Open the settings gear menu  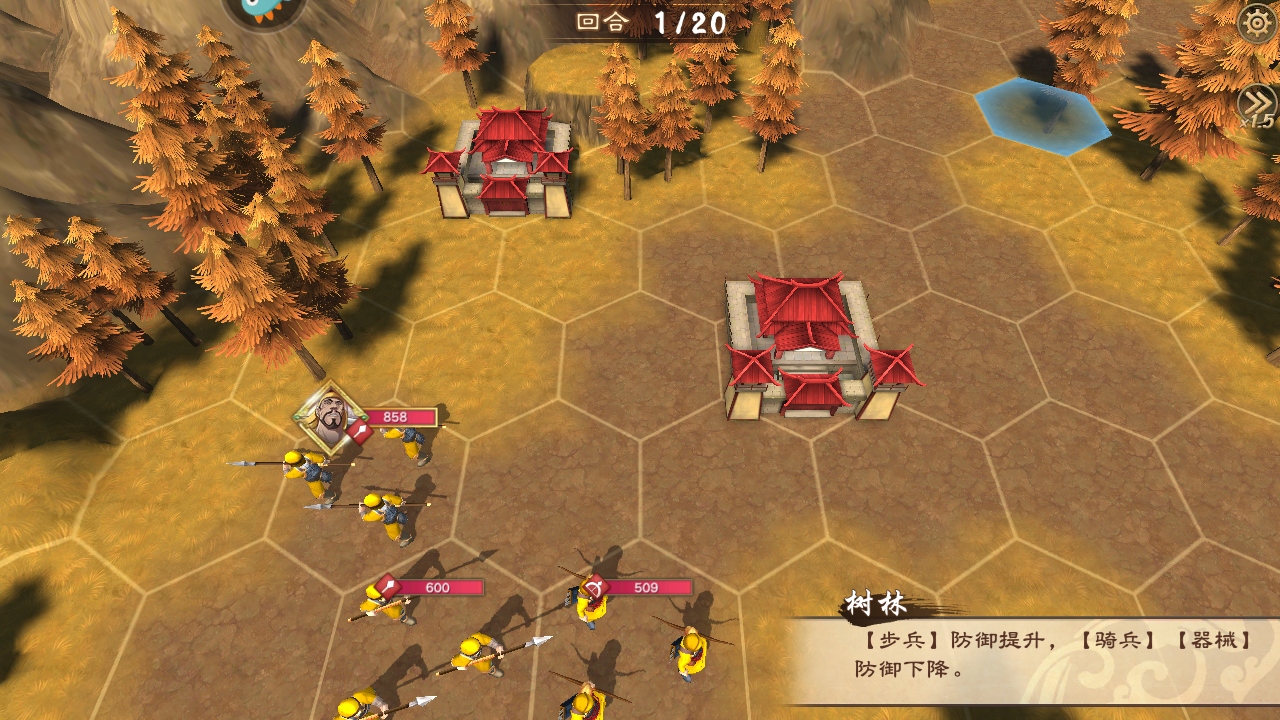pyautogui.click(x=1258, y=23)
